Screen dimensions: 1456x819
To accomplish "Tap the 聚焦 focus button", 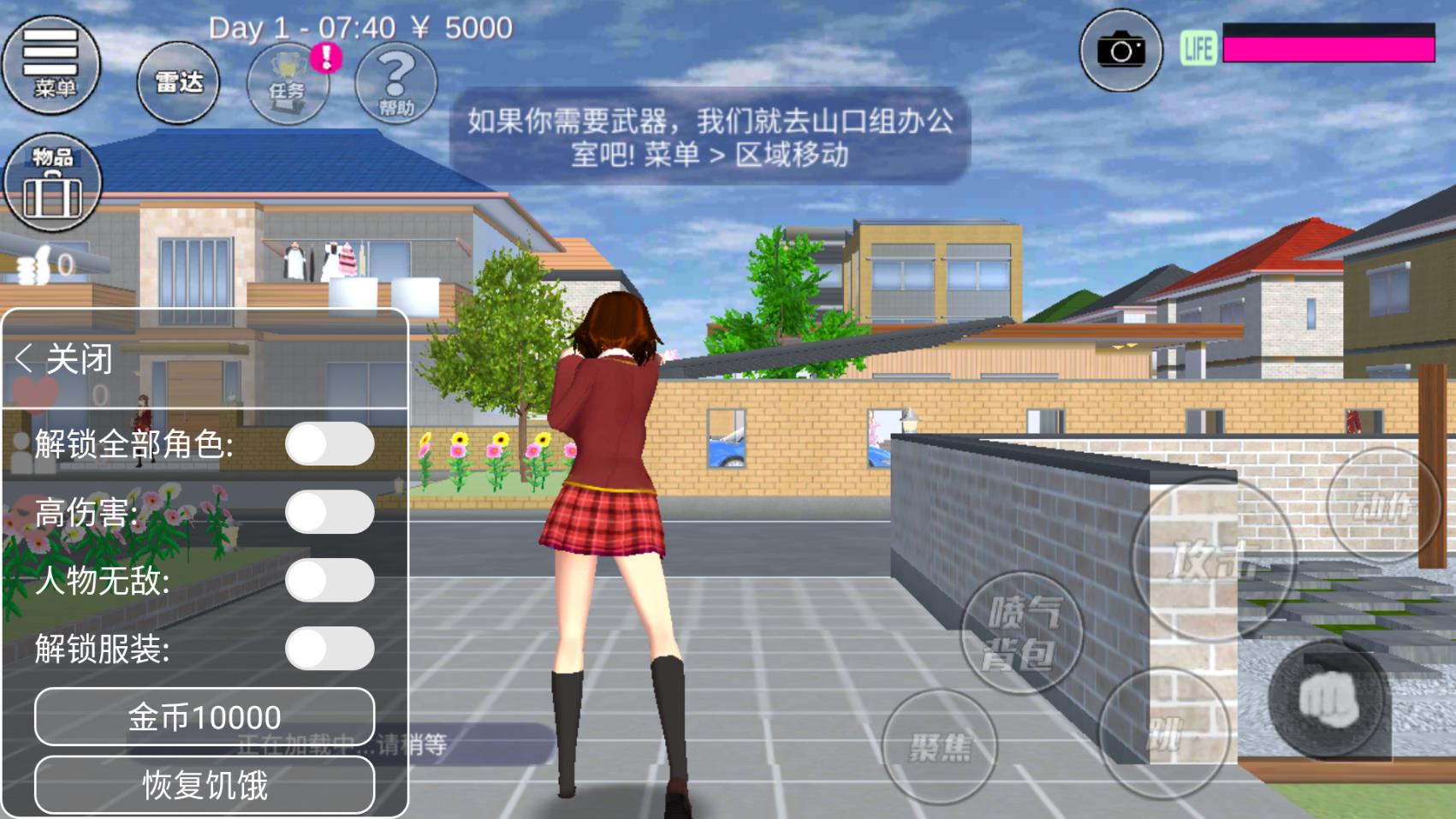I will (940, 748).
